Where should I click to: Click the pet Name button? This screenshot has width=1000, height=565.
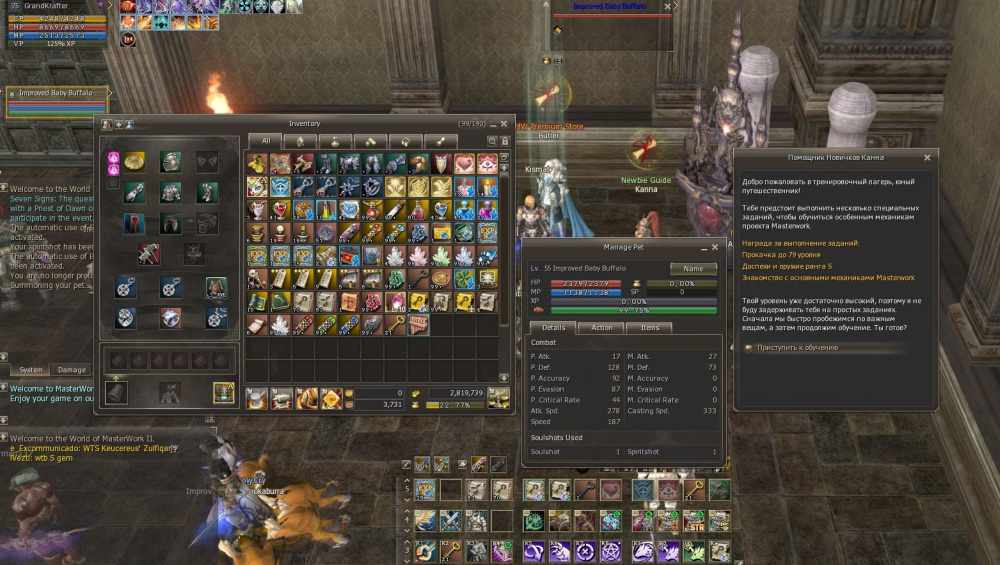(x=693, y=269)
